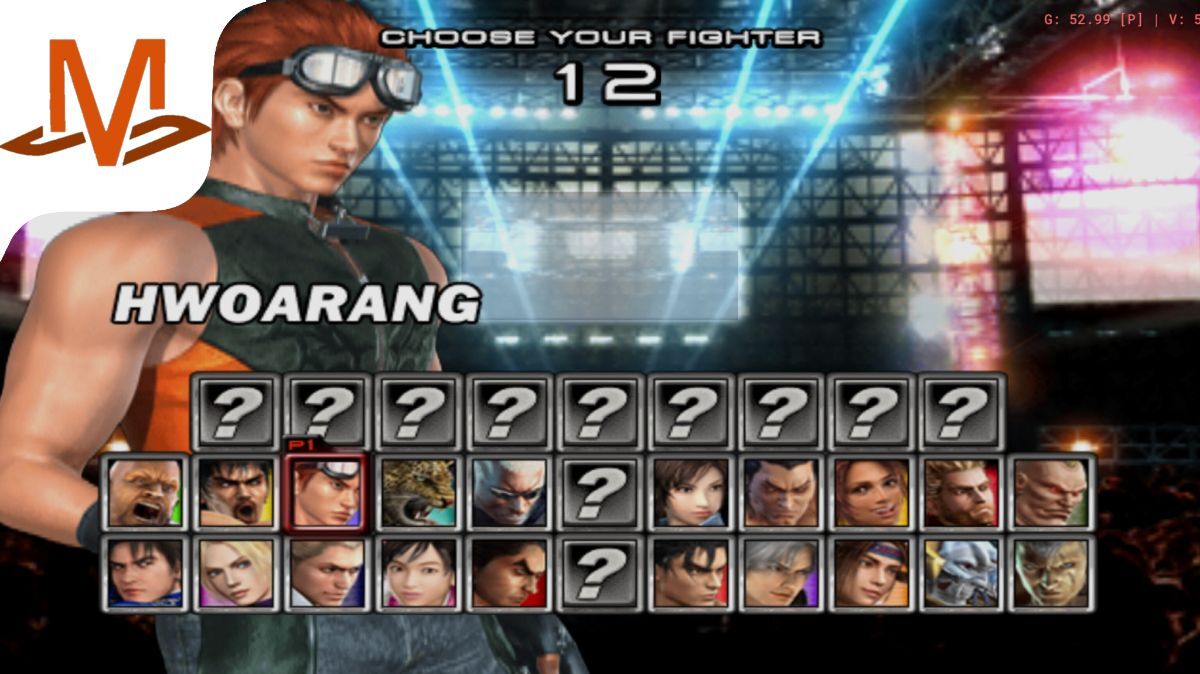Pick the highlighted Hwoarang portrait with goggles

click(327, 492)
